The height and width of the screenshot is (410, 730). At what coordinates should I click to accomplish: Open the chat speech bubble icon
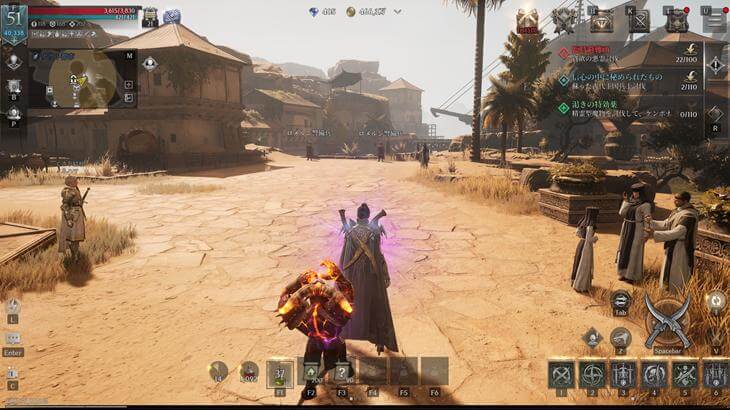click(x=13, y=339)
